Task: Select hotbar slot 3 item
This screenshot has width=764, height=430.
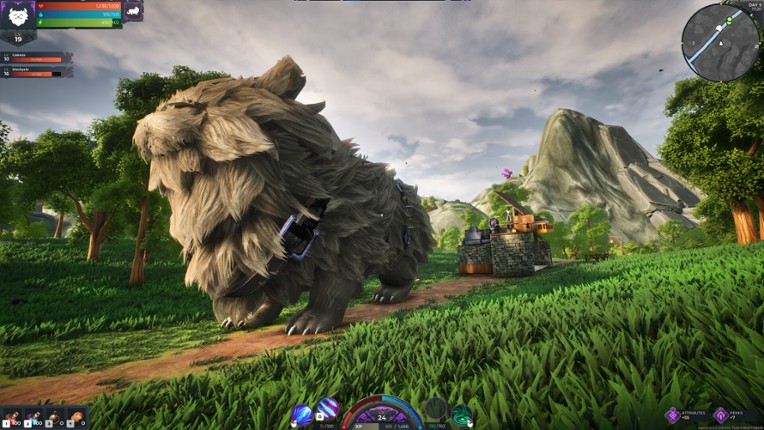Action: point(56,417)
